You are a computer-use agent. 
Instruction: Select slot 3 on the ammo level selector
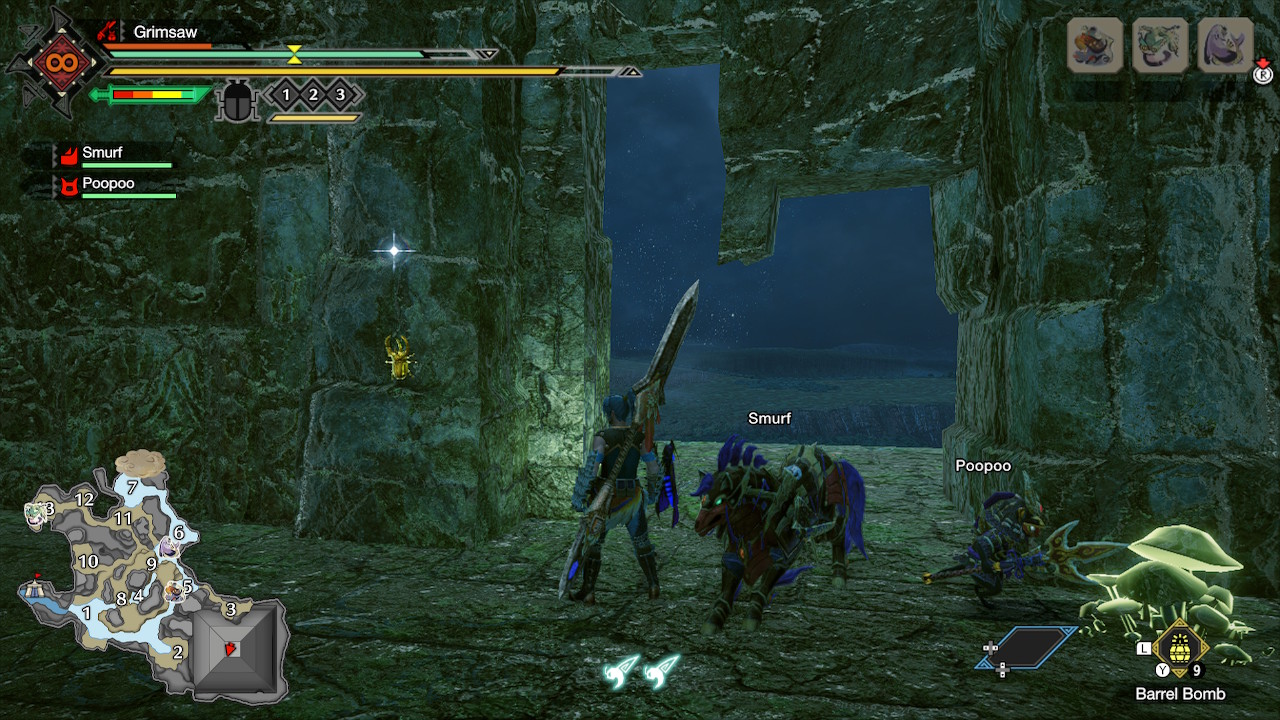(x=341, y=93)
